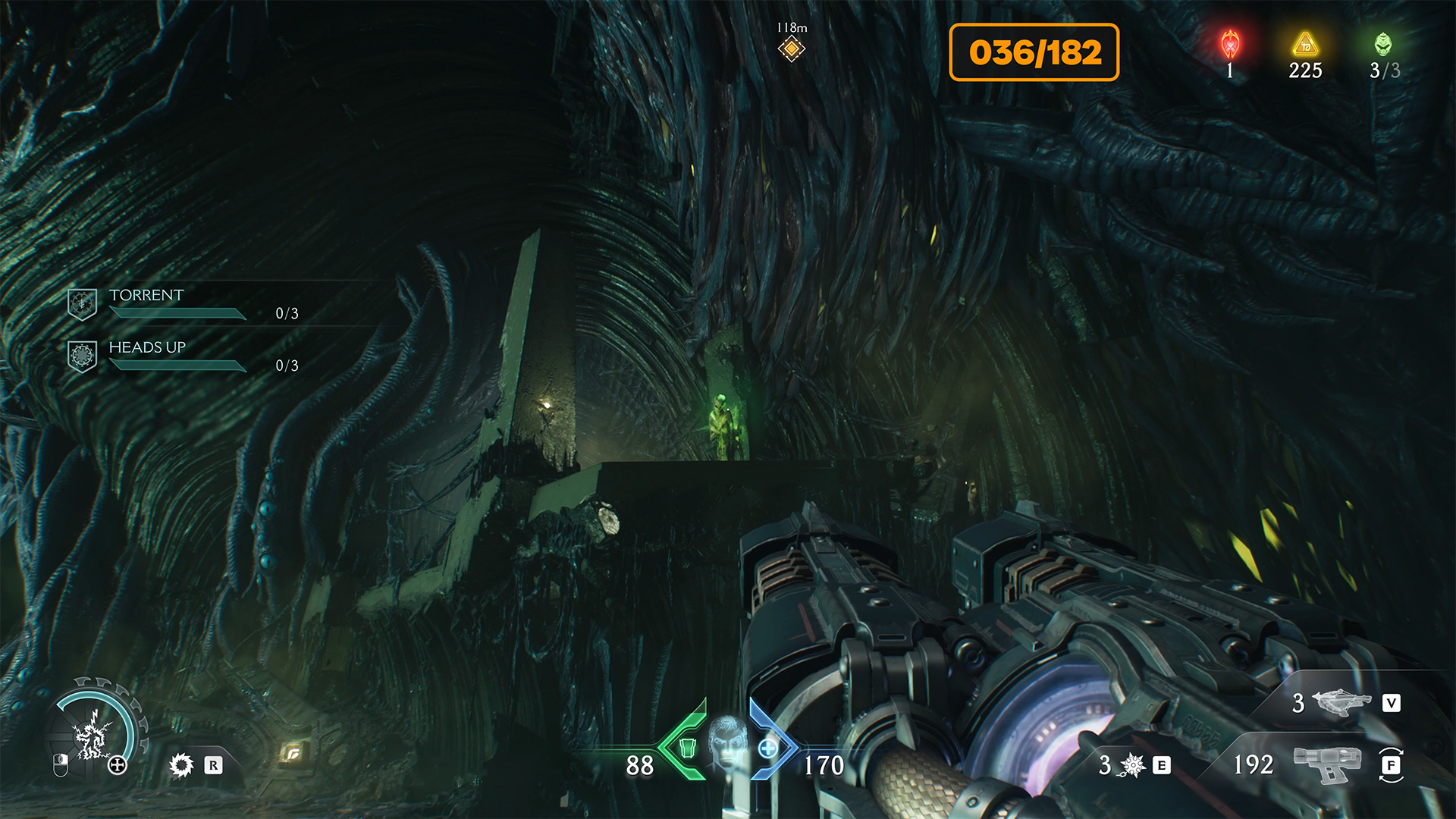
Task: Click the blue health cross icon
Action: coord(767,748)
